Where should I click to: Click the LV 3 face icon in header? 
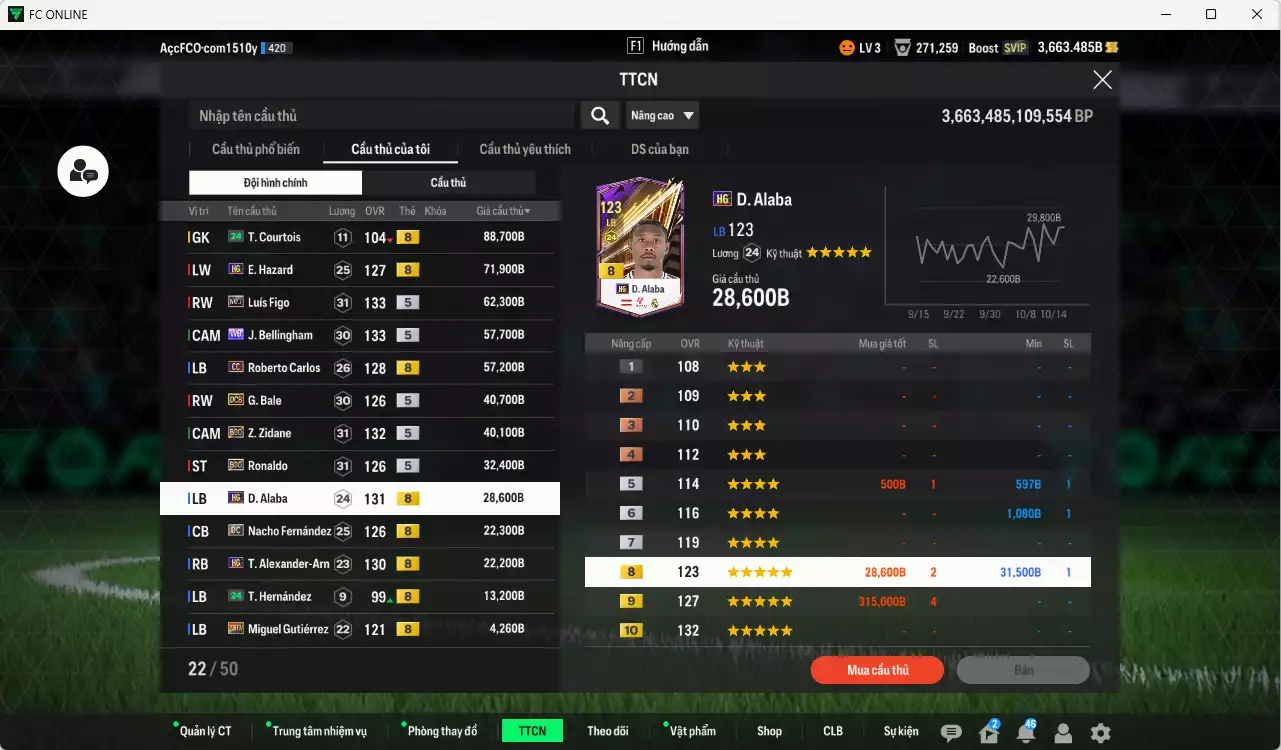point(848,46)
